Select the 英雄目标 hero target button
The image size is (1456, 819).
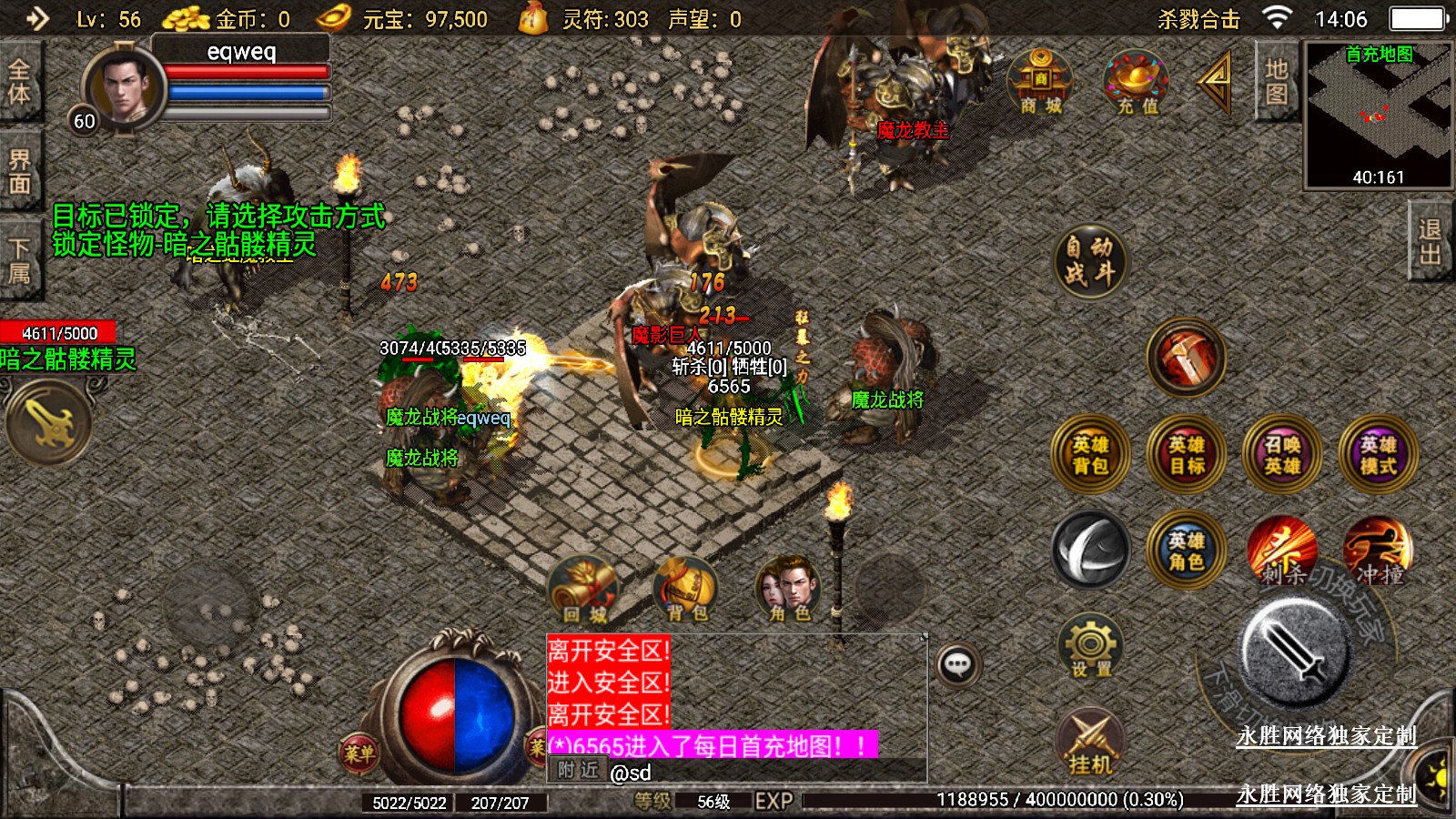click(x=1187, y=455)
